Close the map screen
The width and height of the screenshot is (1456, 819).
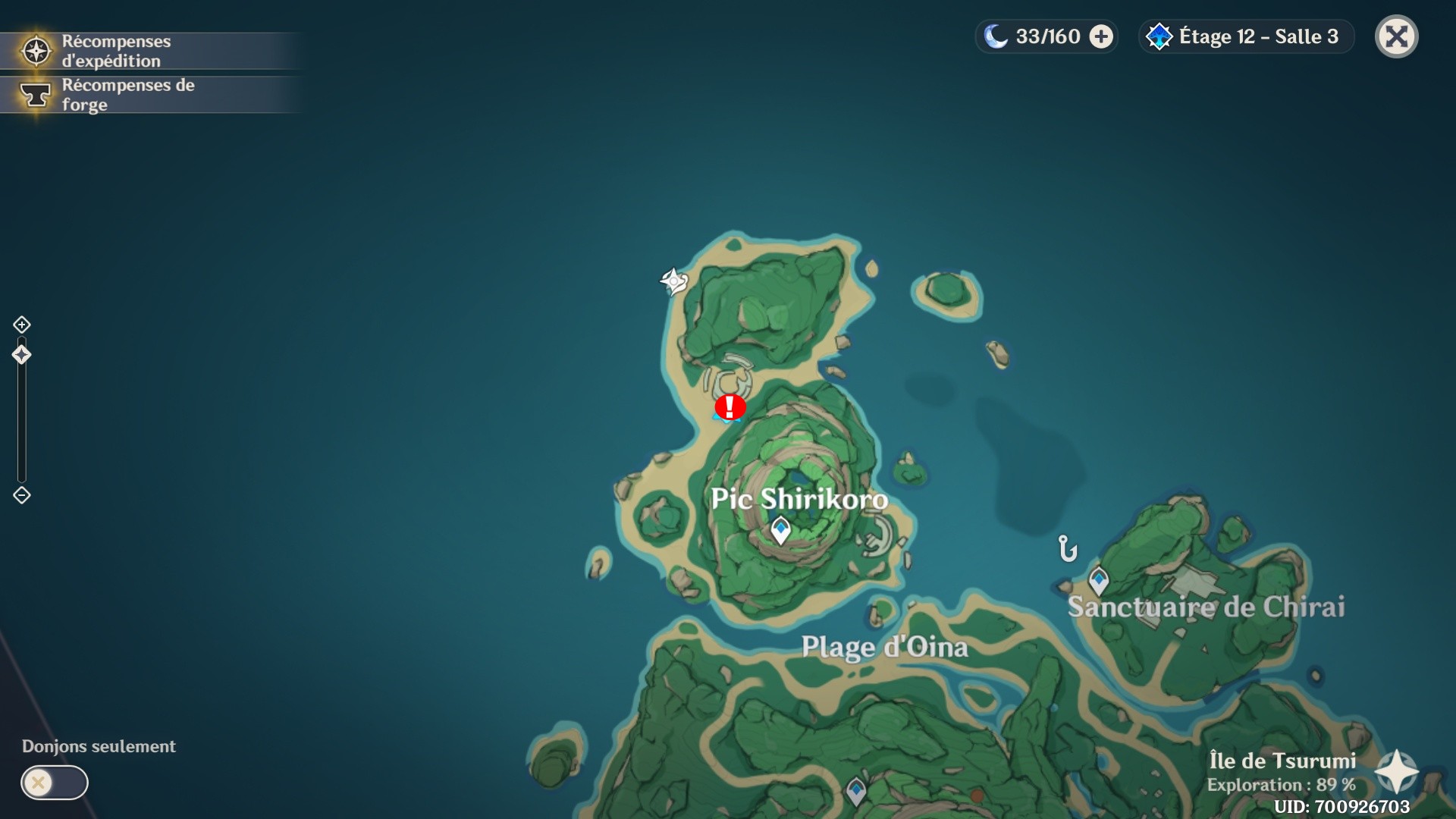pos(1396,36)
